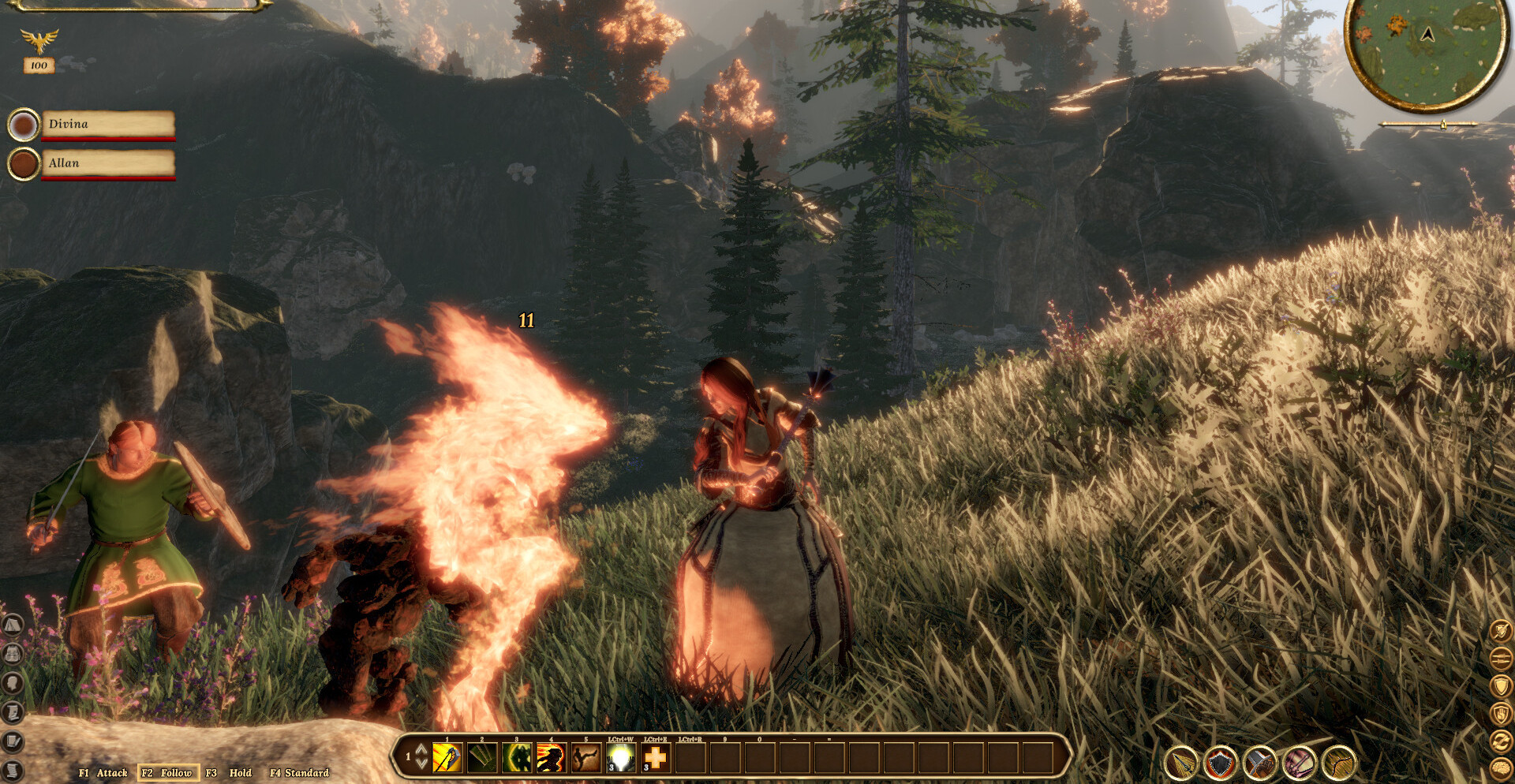Open the backpack inventory icon
This screenshot has height=784, width=1515.
[x=12, y=654]
